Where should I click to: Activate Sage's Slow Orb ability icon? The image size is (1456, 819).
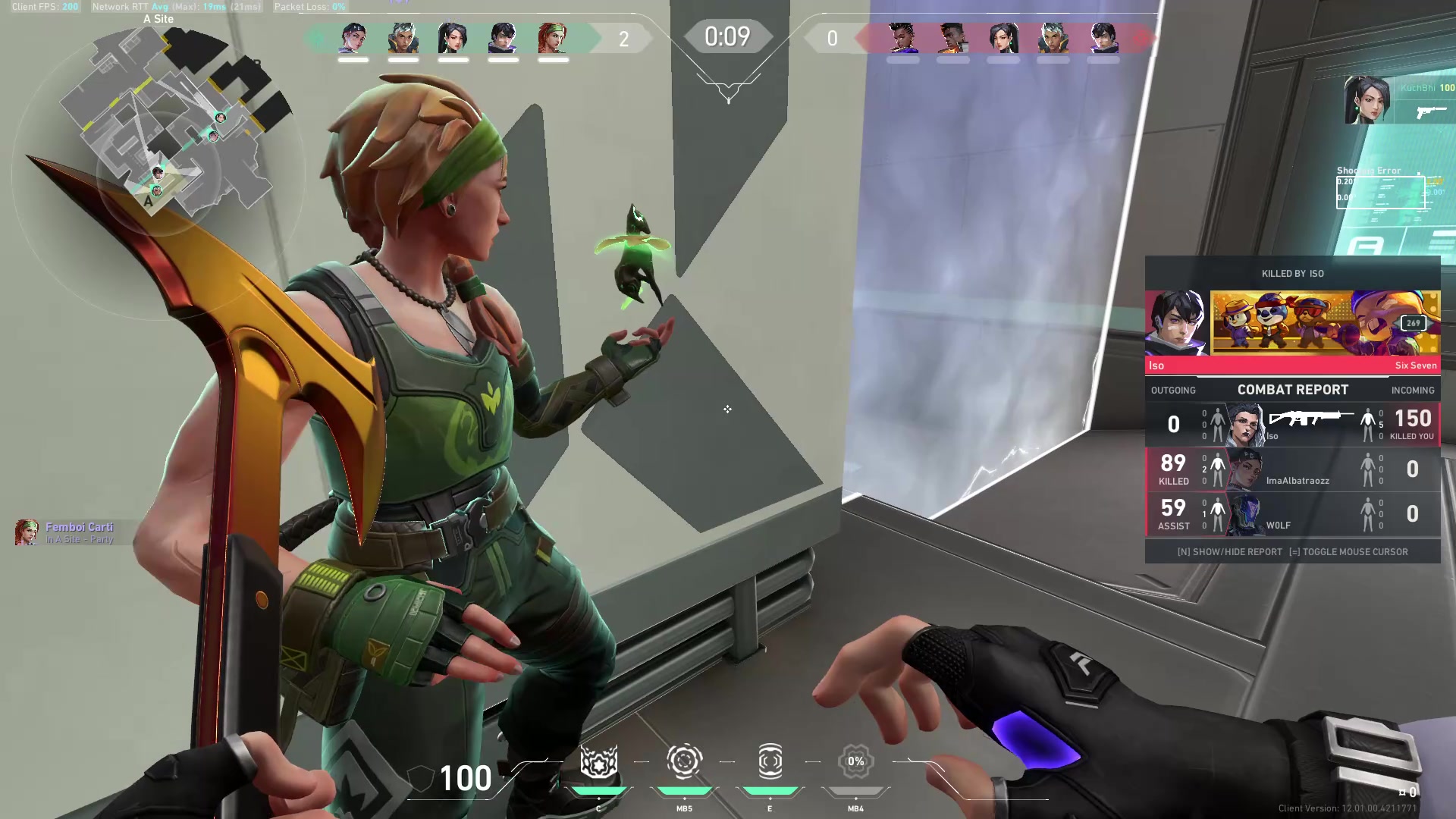point(684,762)
